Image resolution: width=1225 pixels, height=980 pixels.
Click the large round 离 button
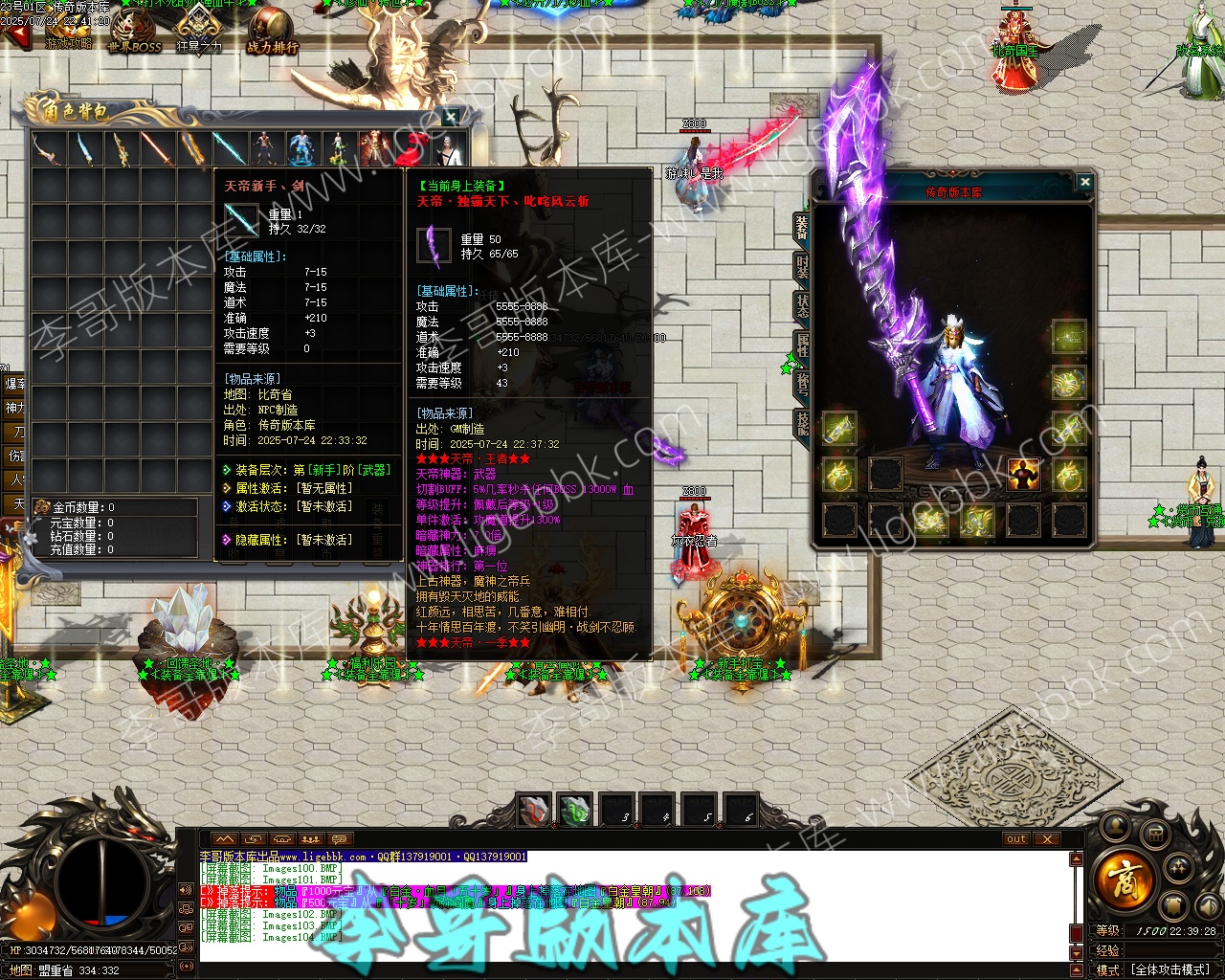1124,877
